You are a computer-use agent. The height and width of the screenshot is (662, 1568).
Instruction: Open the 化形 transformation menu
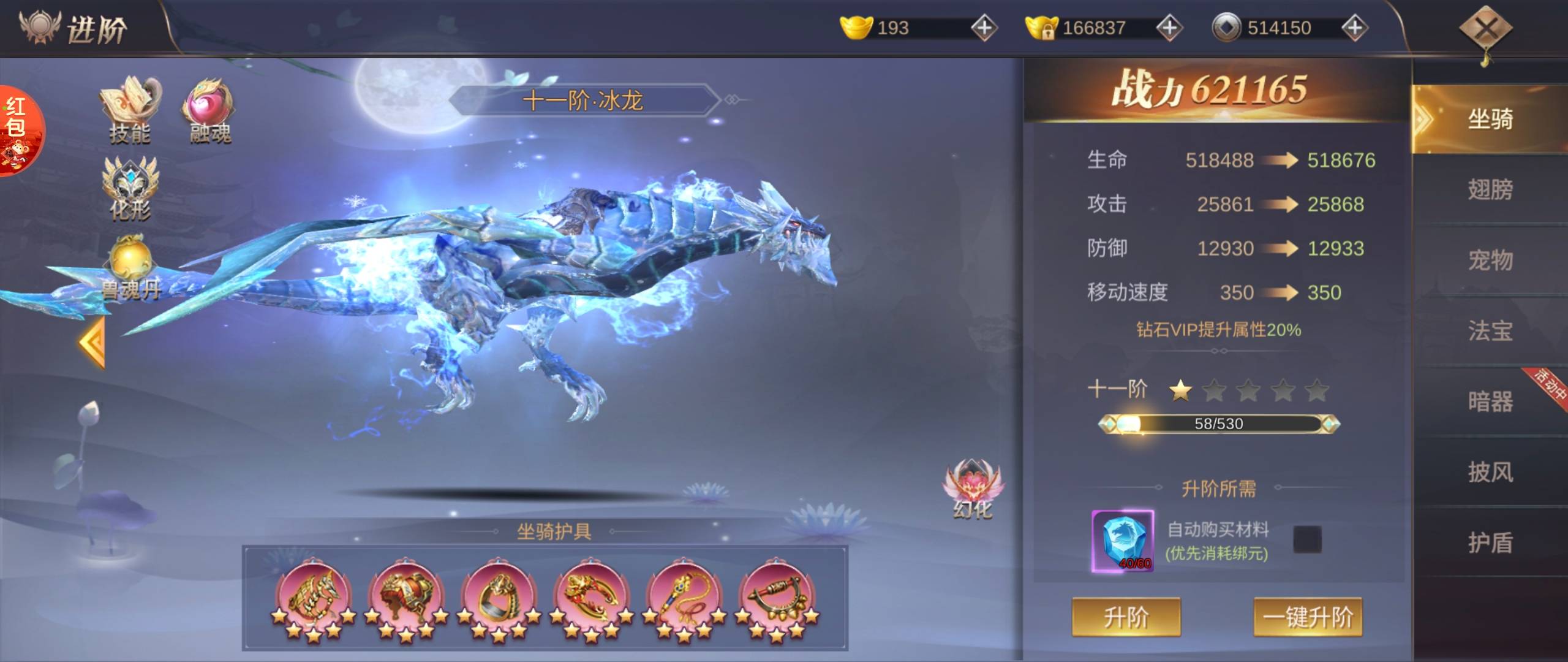(x=130, y=187)
